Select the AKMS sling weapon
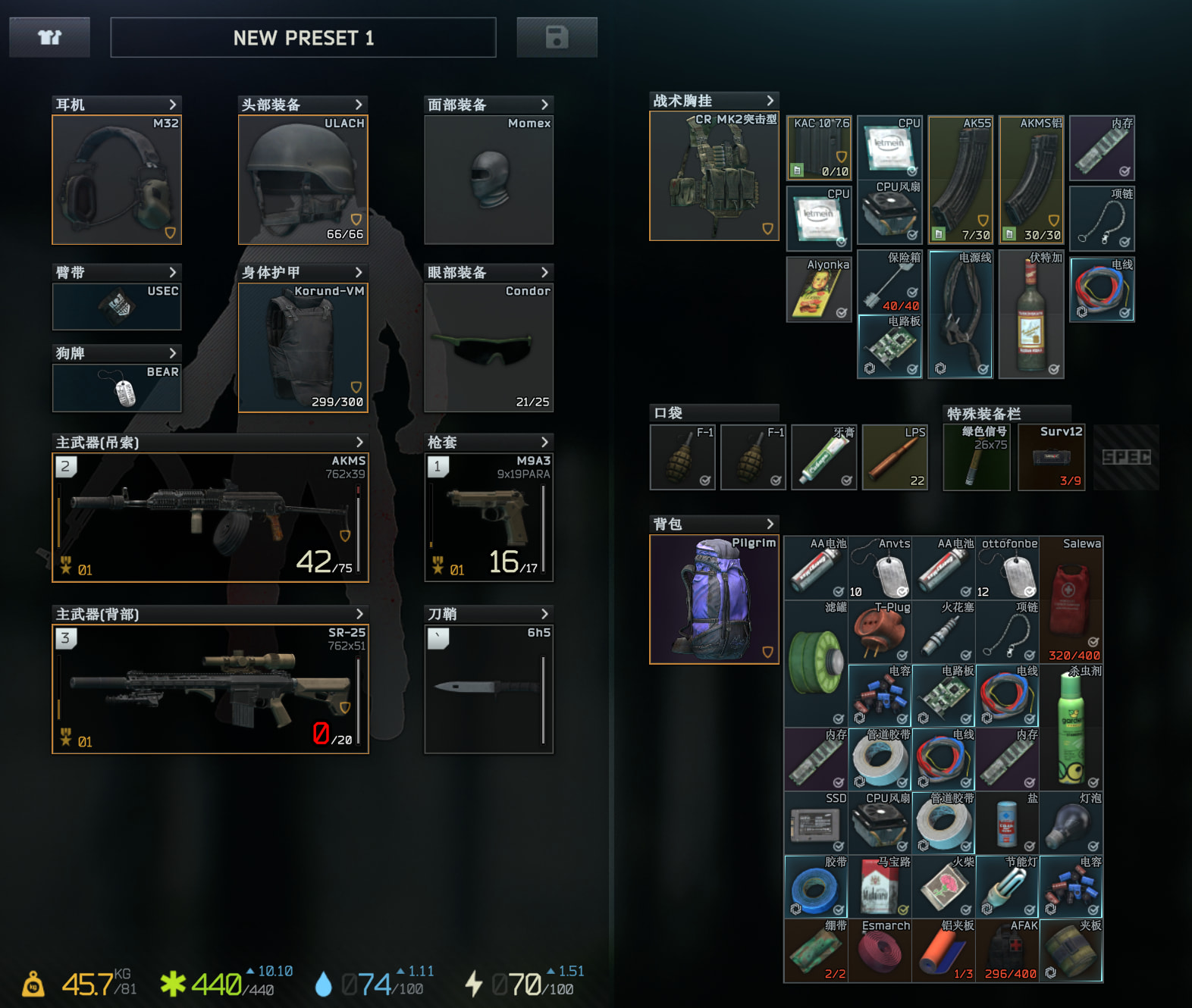 tap(210, 518)
